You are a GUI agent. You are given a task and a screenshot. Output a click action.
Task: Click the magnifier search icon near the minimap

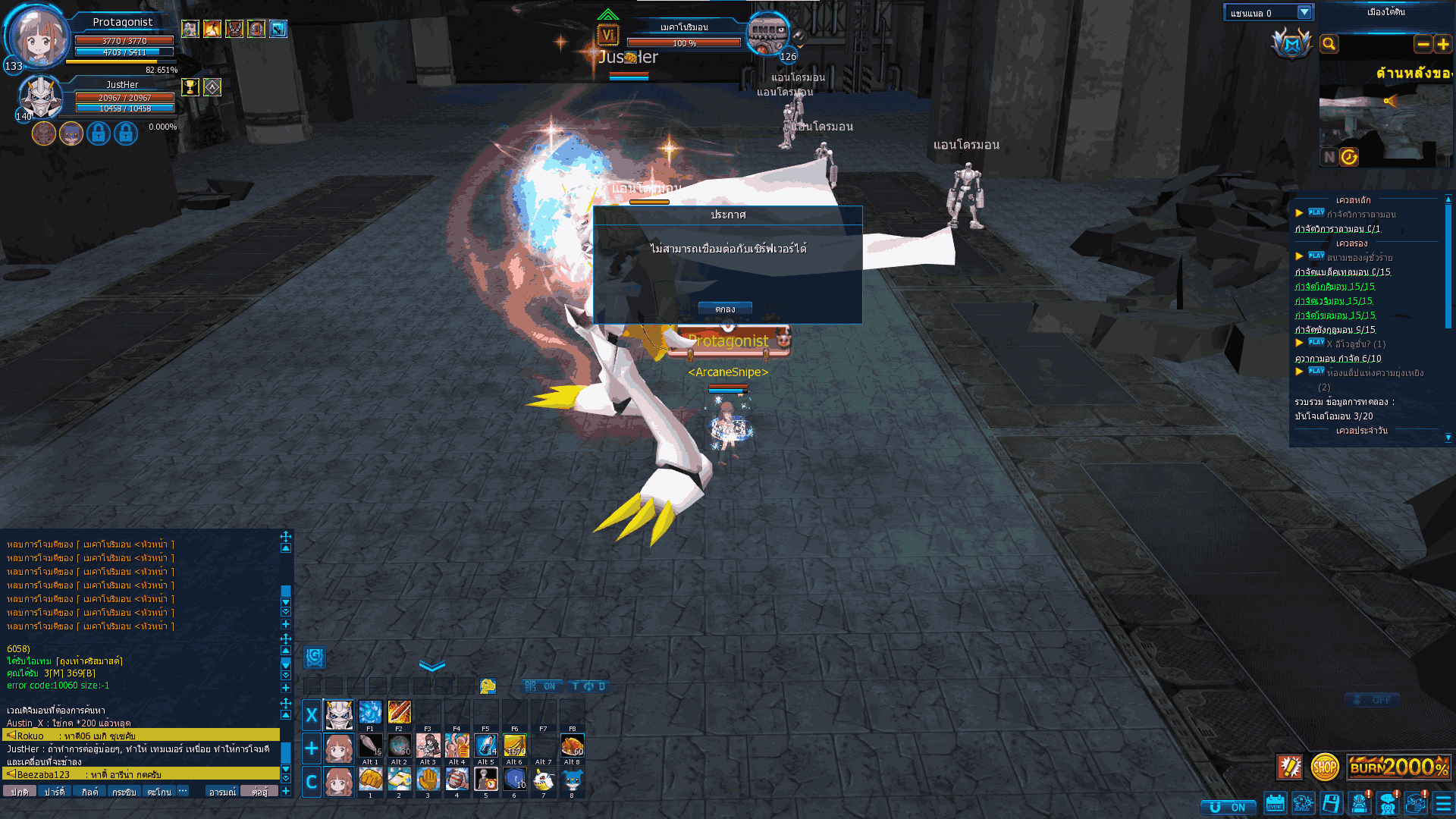pos(1329,44)
